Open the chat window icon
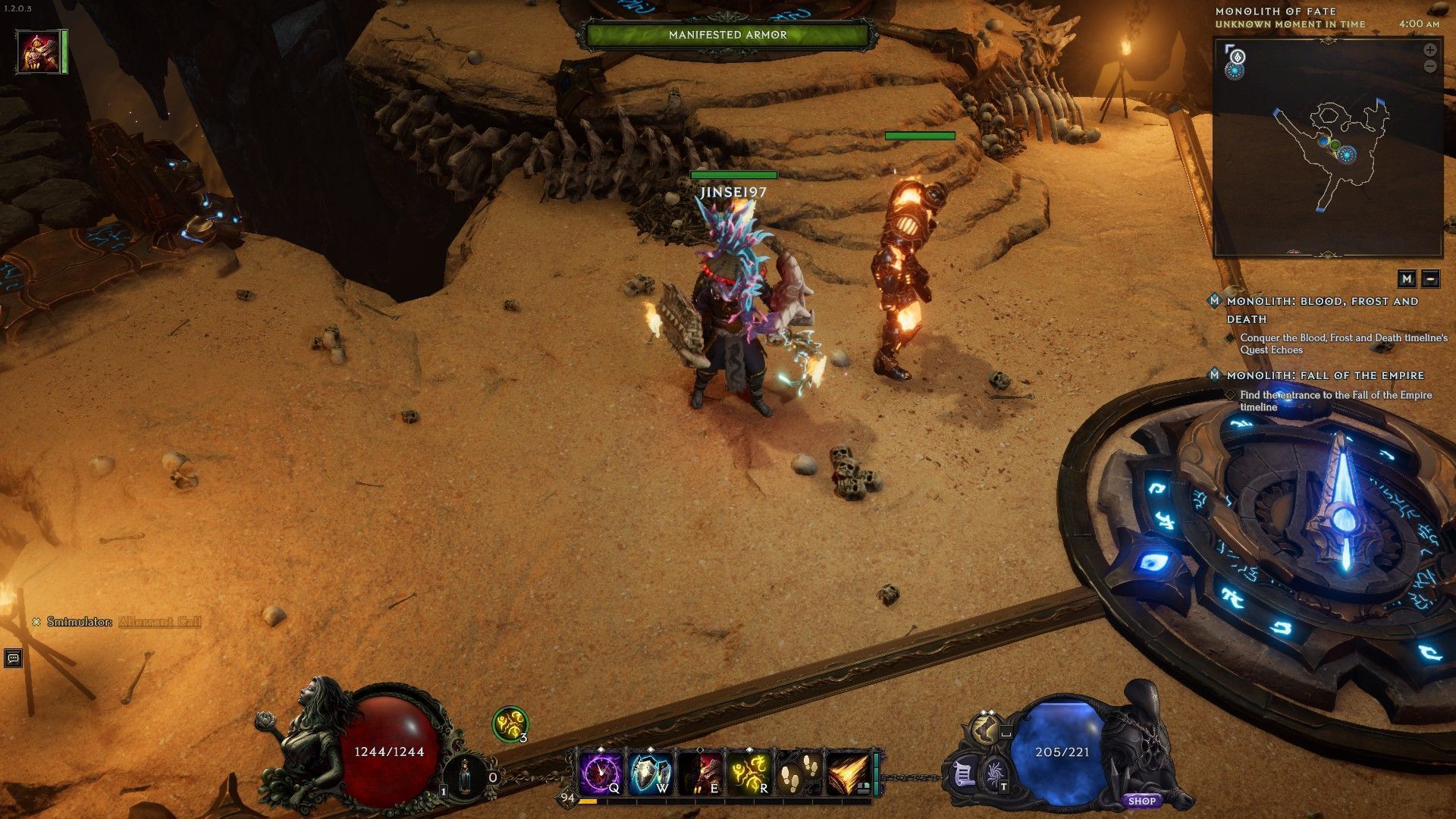Screen dimensions: 1456x819 pyautogui.click(x=13, y=658)
